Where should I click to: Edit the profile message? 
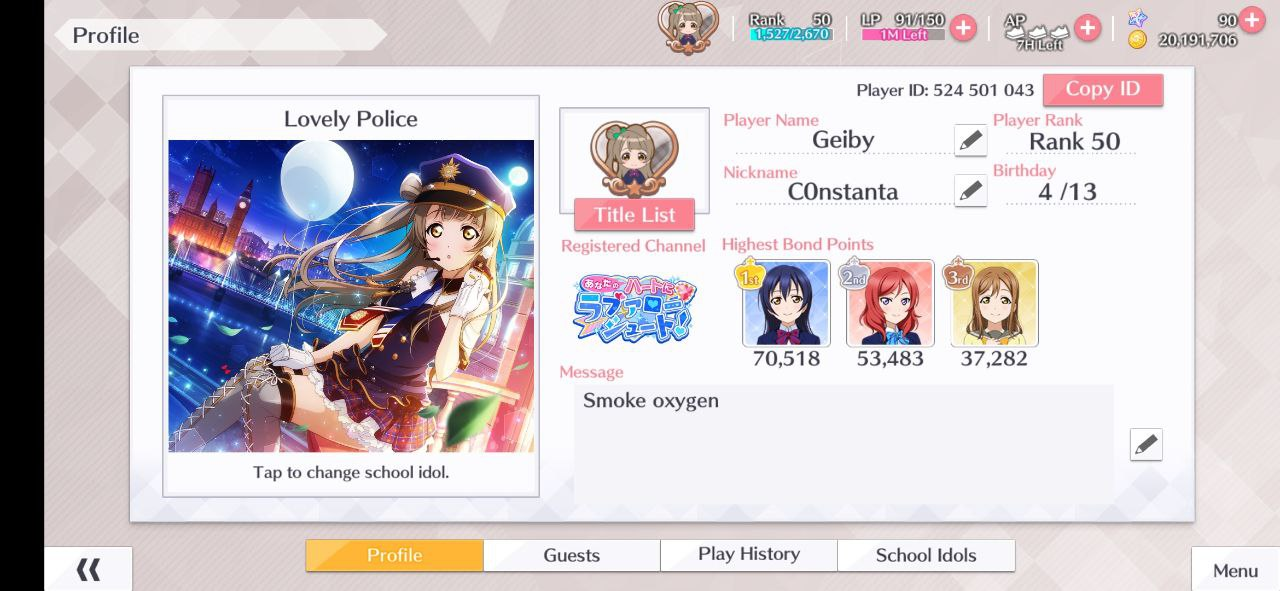coord(1146,444)
